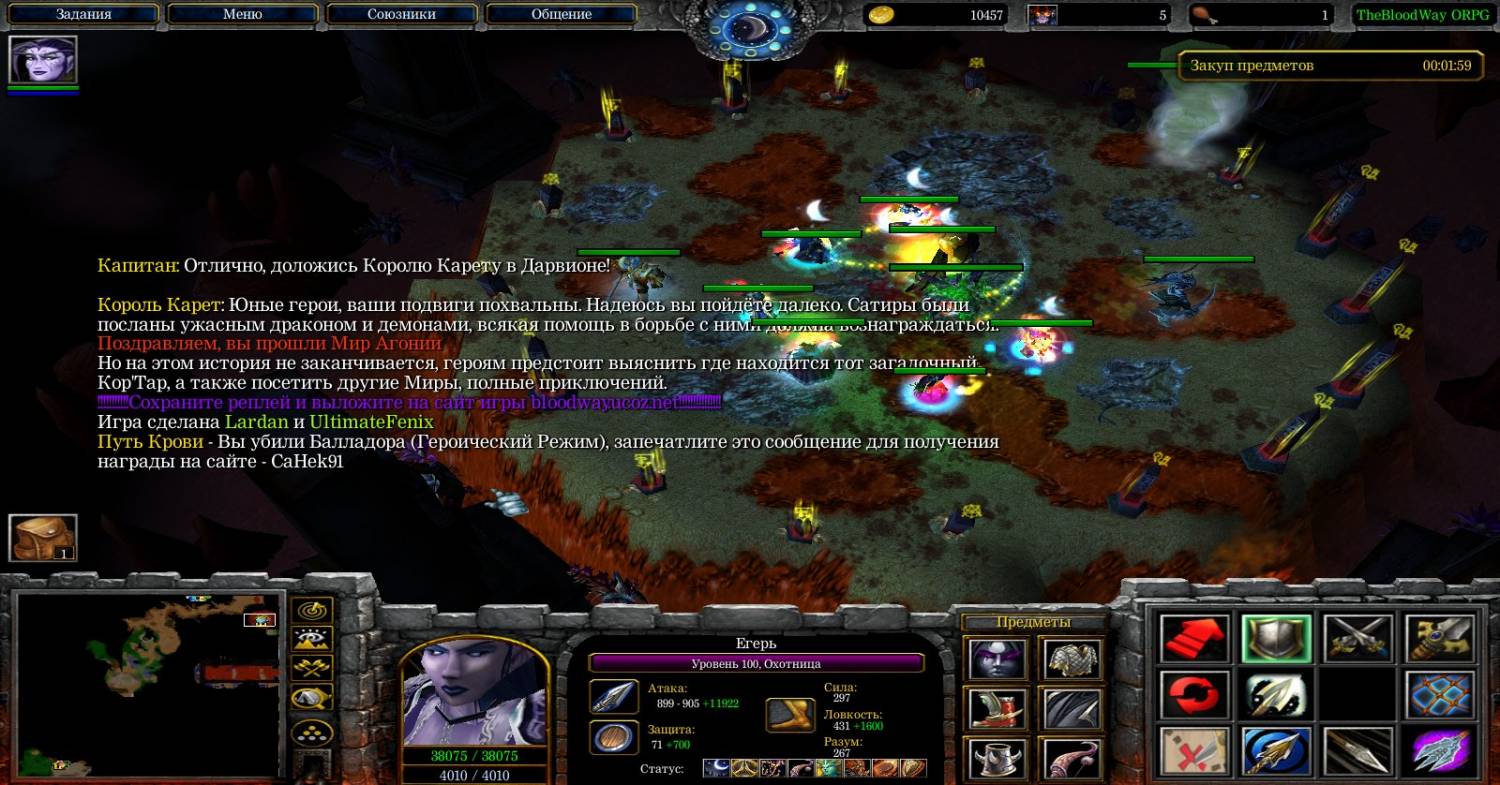This screenshot has width=1500, height=785.
Task: Select the purple mask inventory item
Action: [997, 659]
